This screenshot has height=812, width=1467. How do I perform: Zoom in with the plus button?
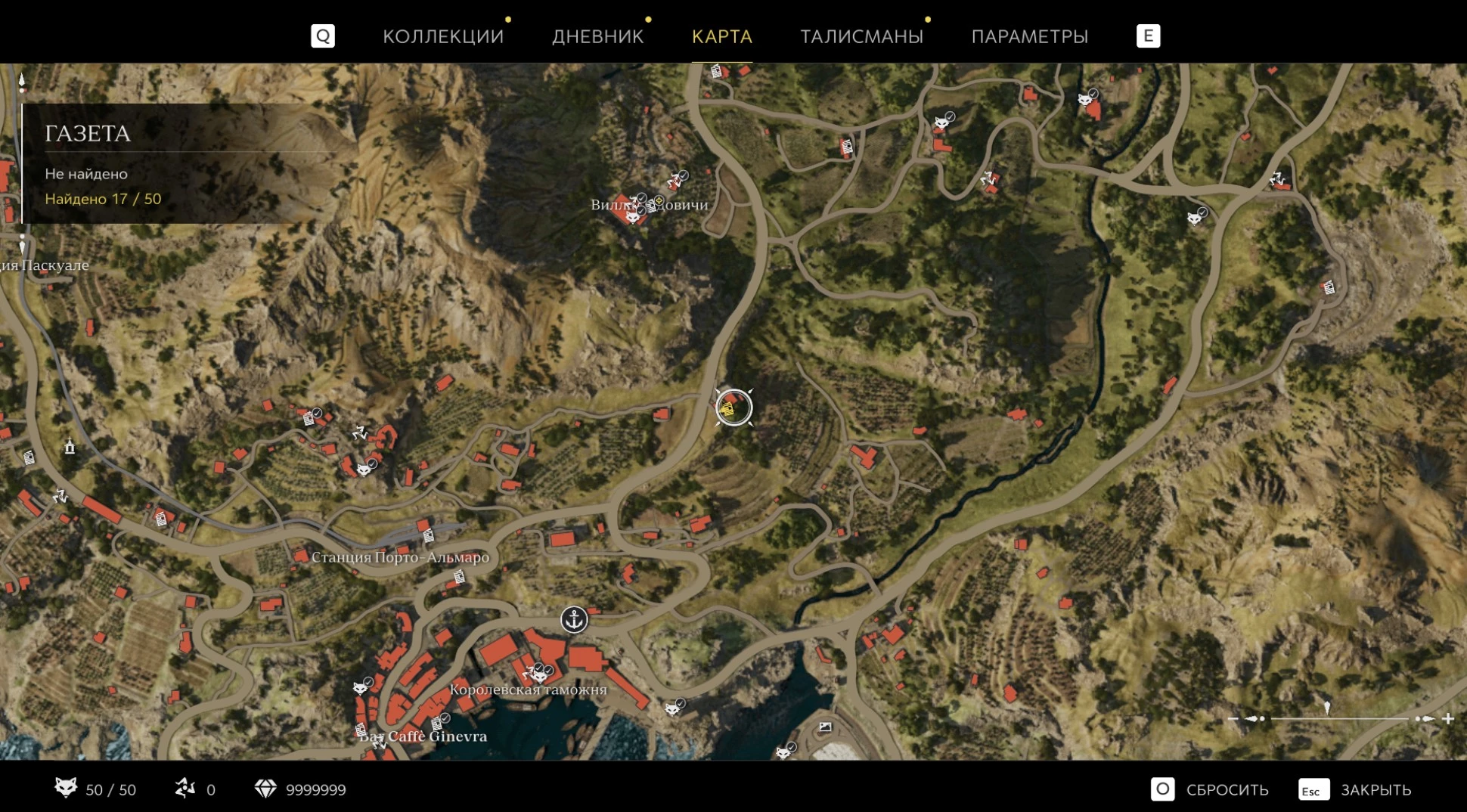pos(1448,718)
